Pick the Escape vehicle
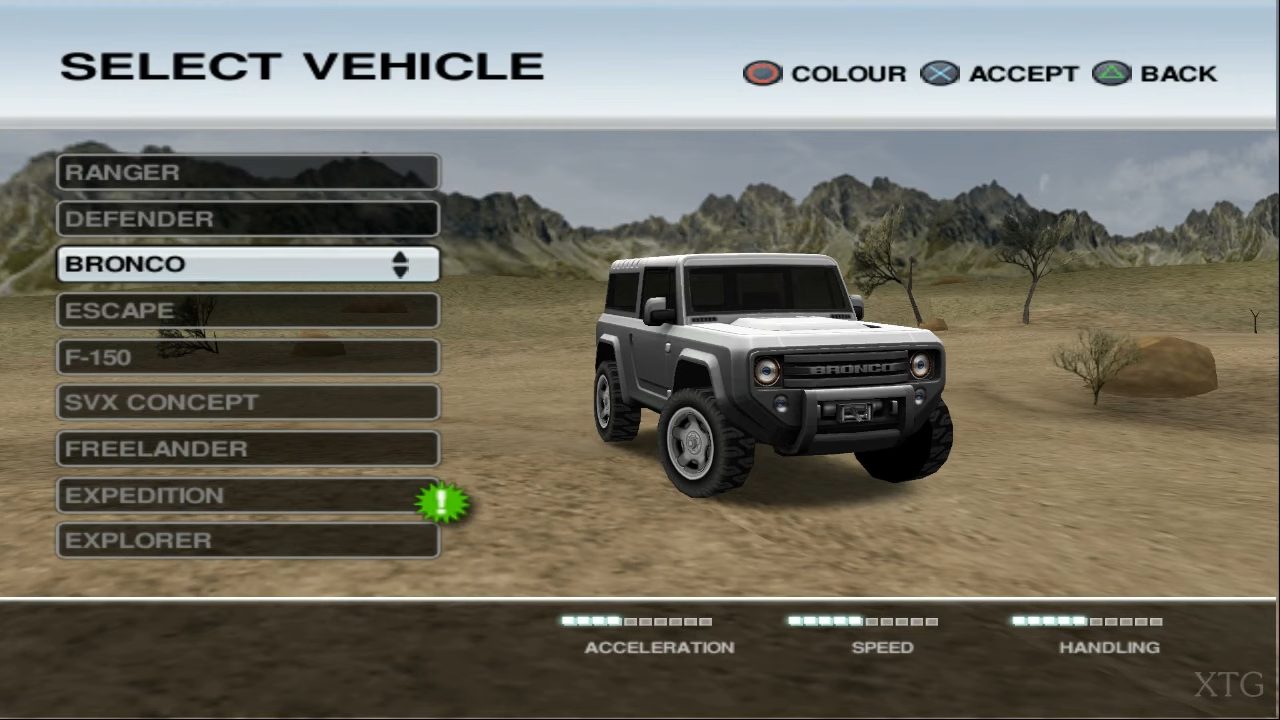The image size is (1280, 720). (247, 311)
